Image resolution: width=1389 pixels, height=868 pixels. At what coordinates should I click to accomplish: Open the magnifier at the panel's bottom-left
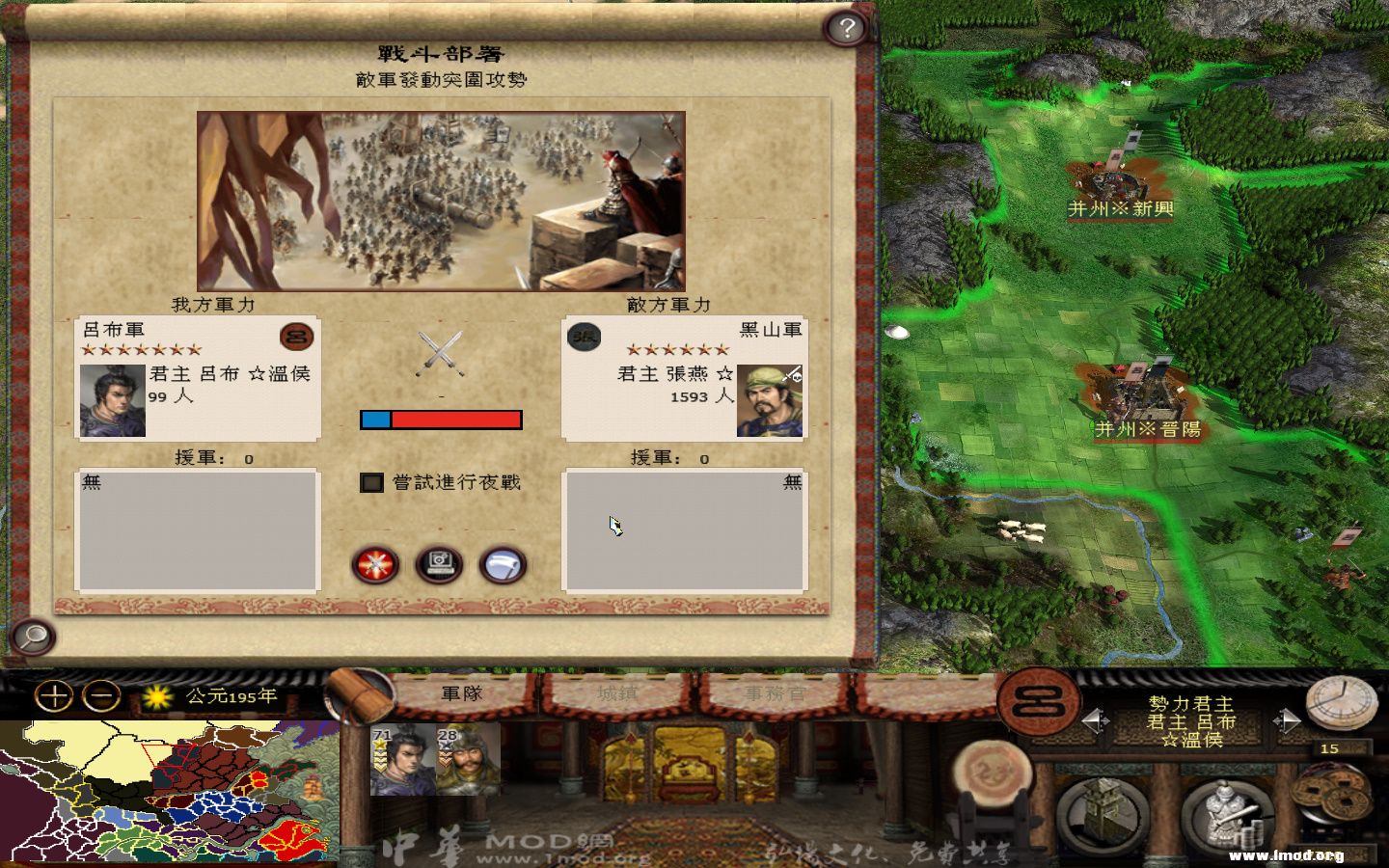pos(30,638)
